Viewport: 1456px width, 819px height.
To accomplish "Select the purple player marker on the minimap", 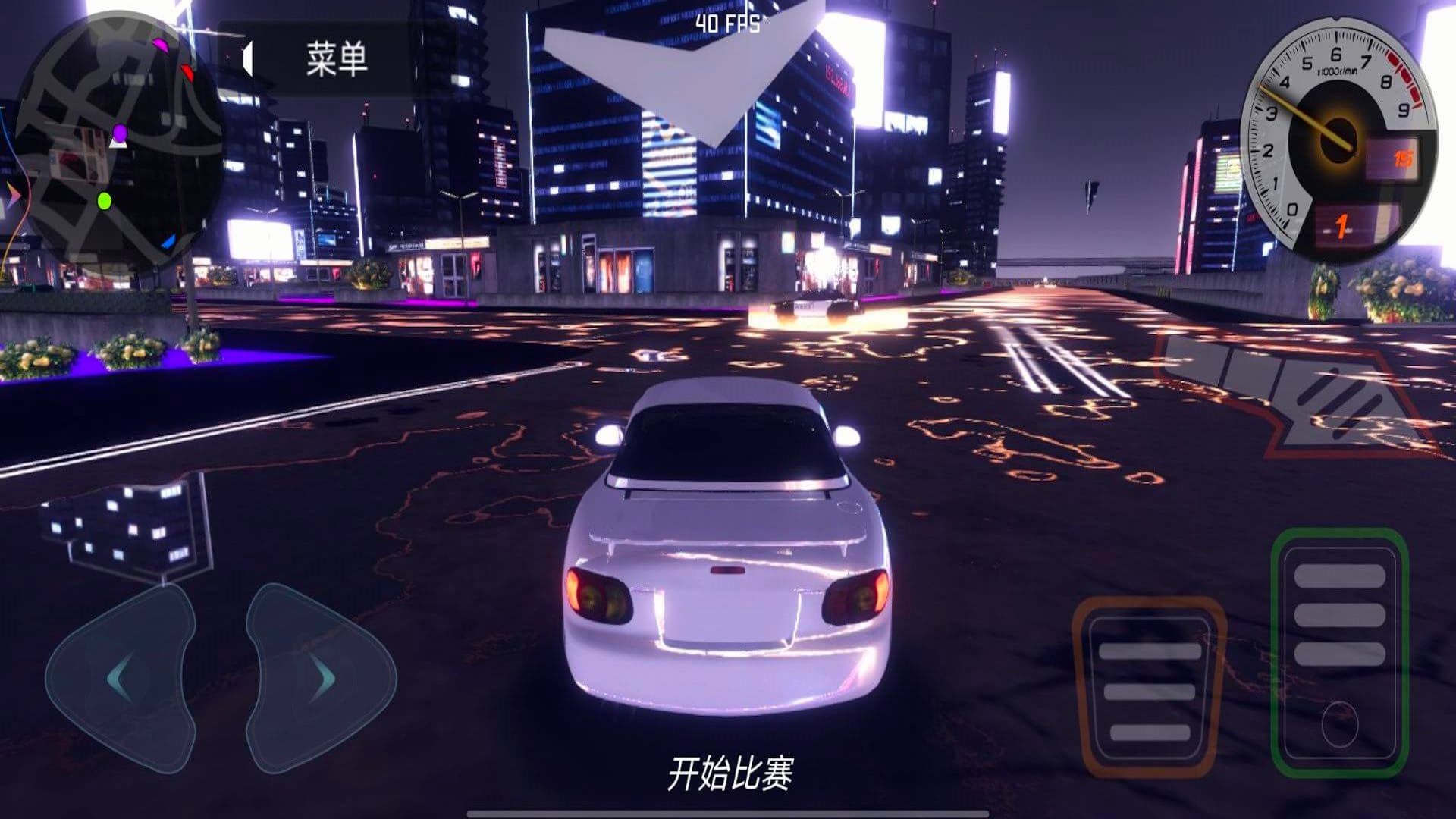I will pos(118,133).
